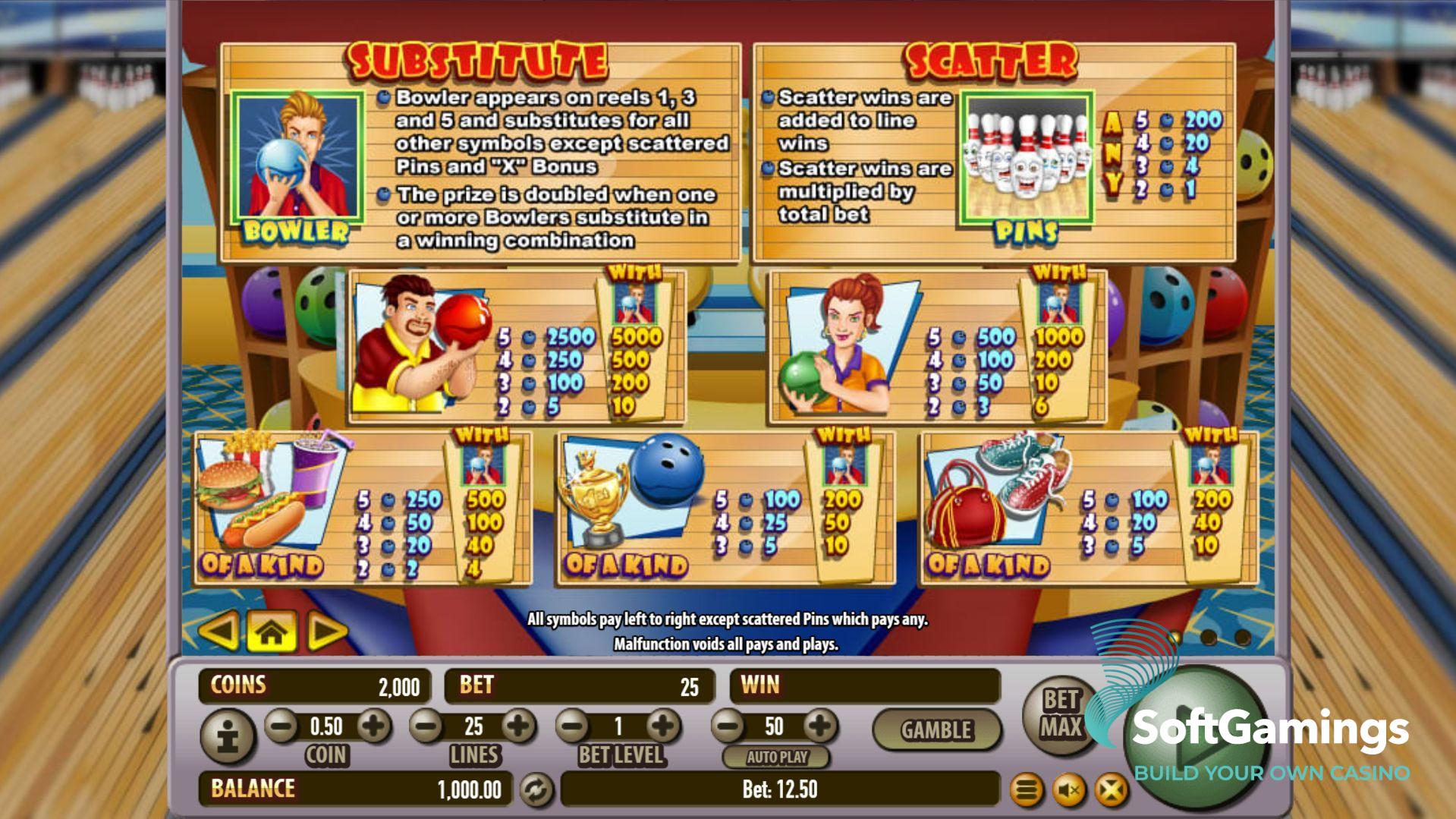Refresh the balance display
The image size is (1456, 819).
536,789
